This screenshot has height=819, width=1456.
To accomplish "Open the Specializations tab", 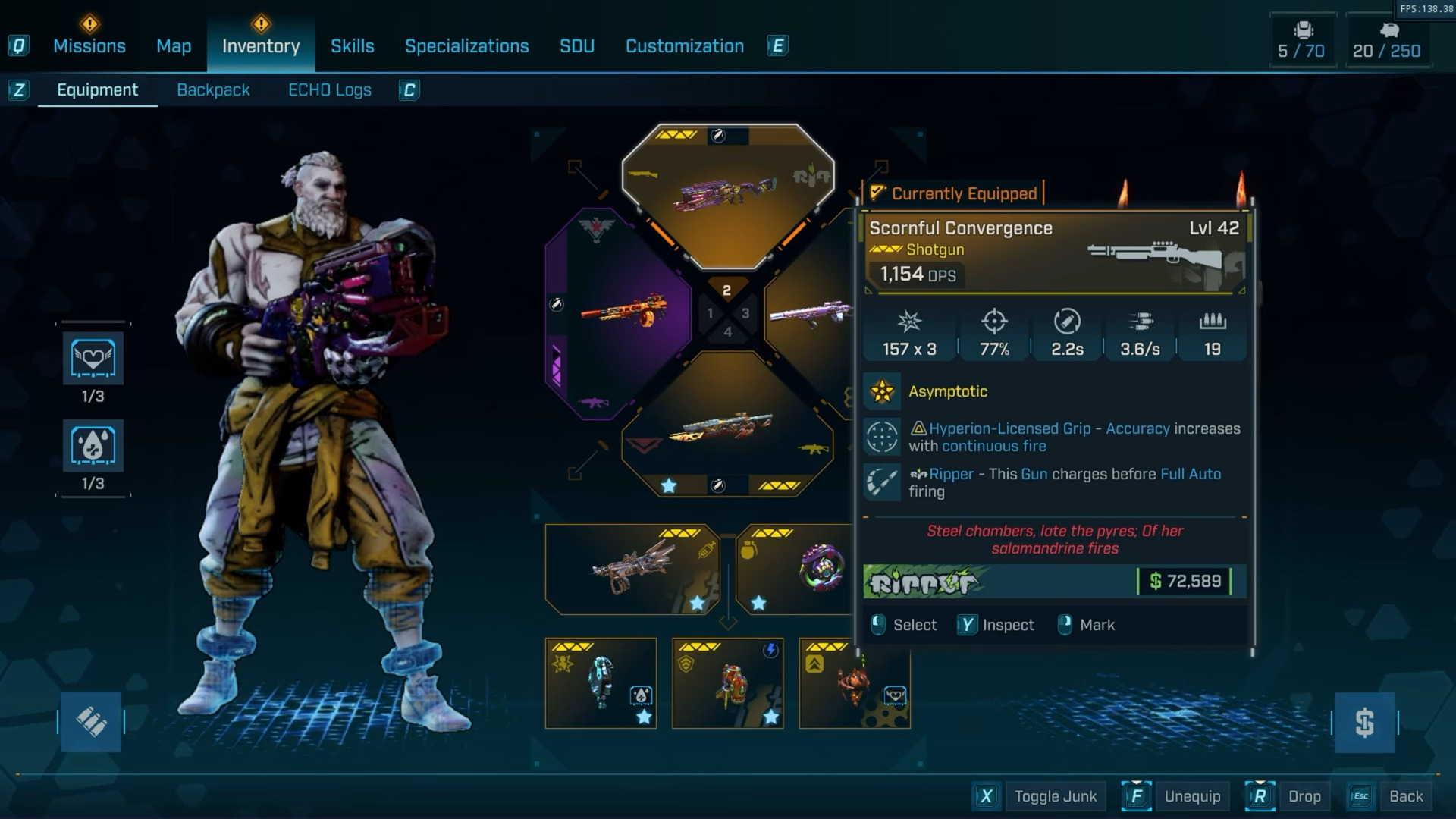I will pyautogui.click(x=466, y=46).
